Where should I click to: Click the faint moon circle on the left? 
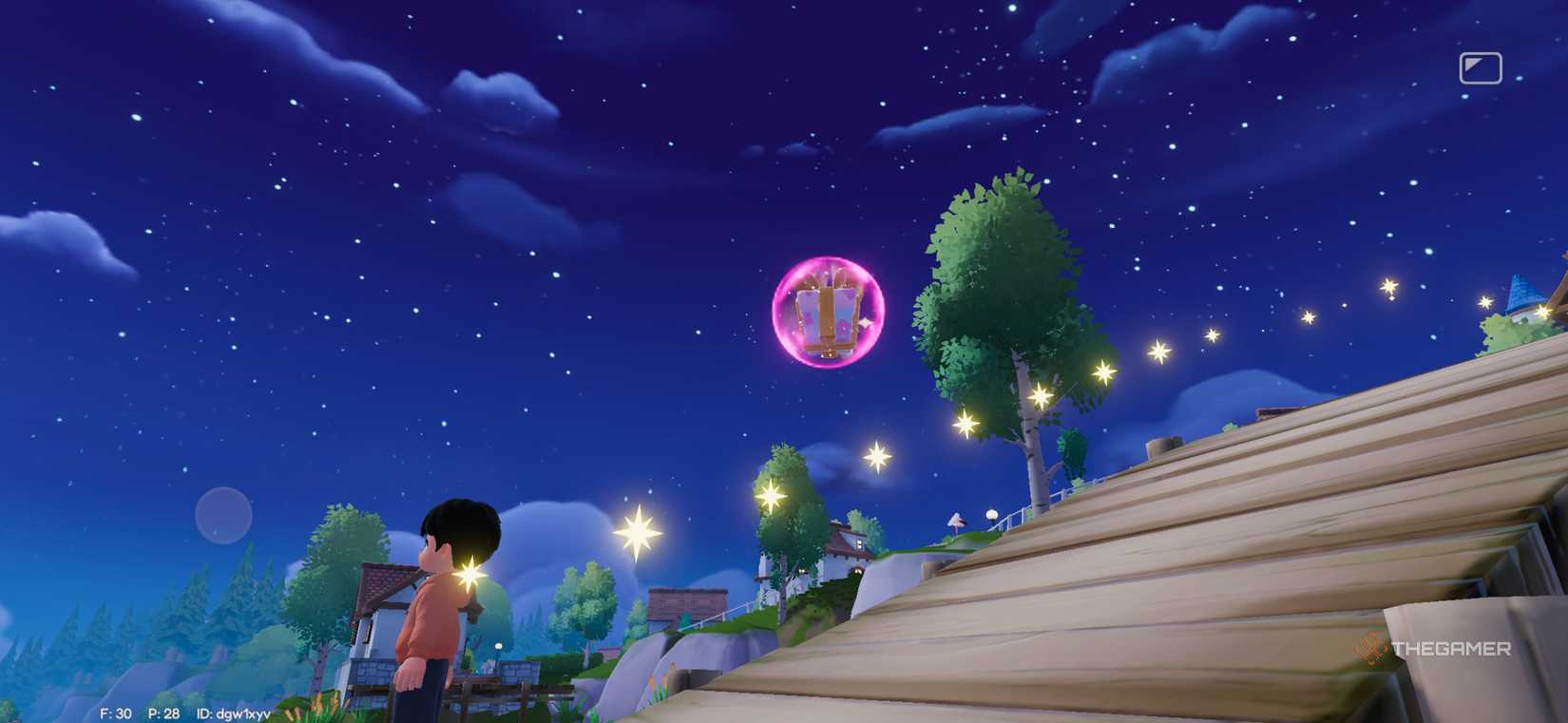[221, 514]
